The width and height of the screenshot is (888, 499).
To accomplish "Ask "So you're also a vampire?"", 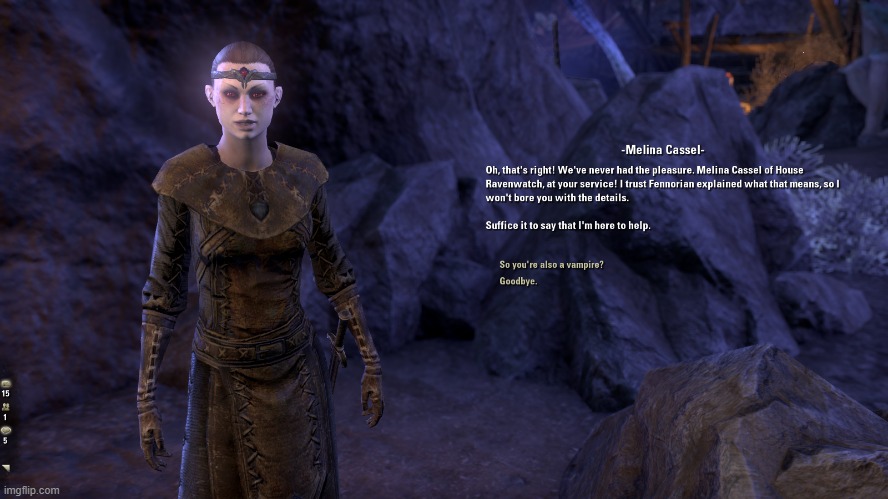I will [x=551, y=265].
